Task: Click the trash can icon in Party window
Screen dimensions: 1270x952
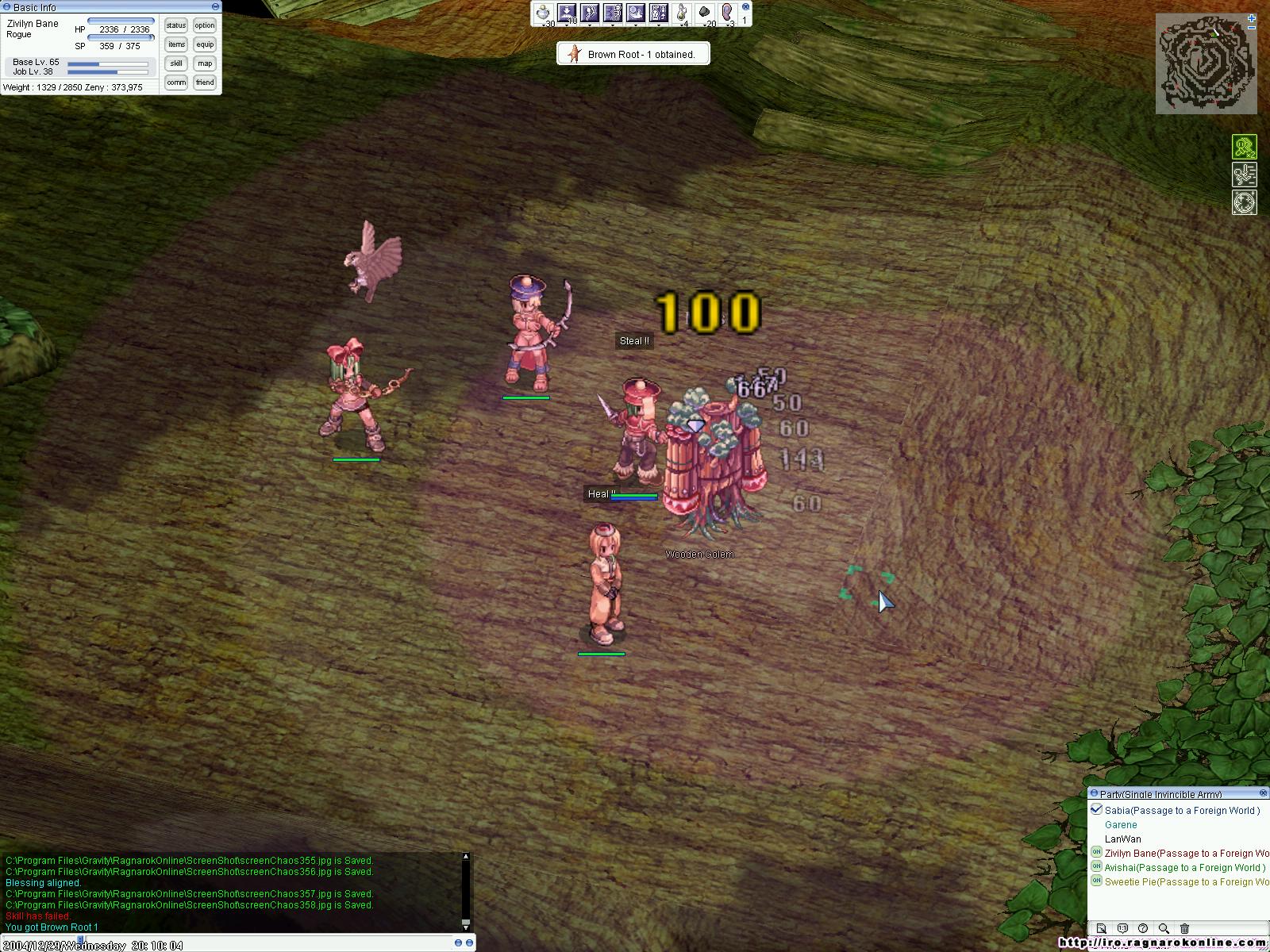Action: pyautogui.click(x=1184, y=928)
